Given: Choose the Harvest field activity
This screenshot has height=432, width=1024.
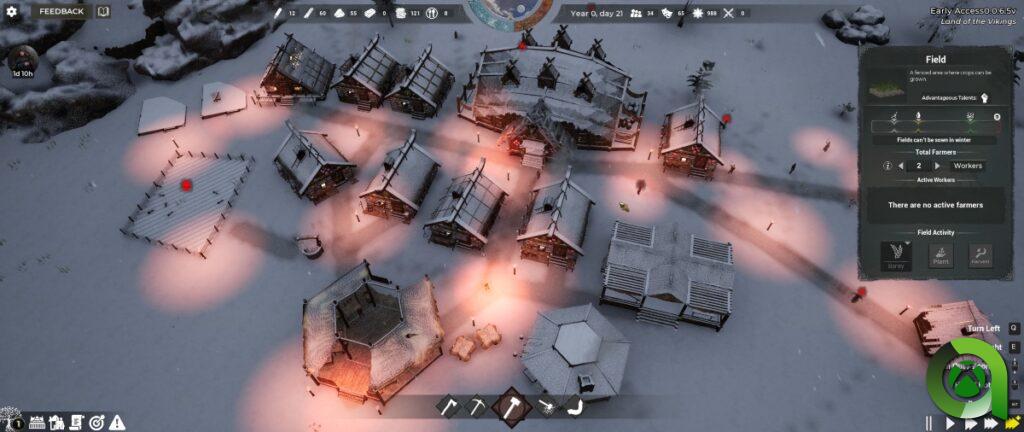Looking at the screenshot, I should click(981, 255).
